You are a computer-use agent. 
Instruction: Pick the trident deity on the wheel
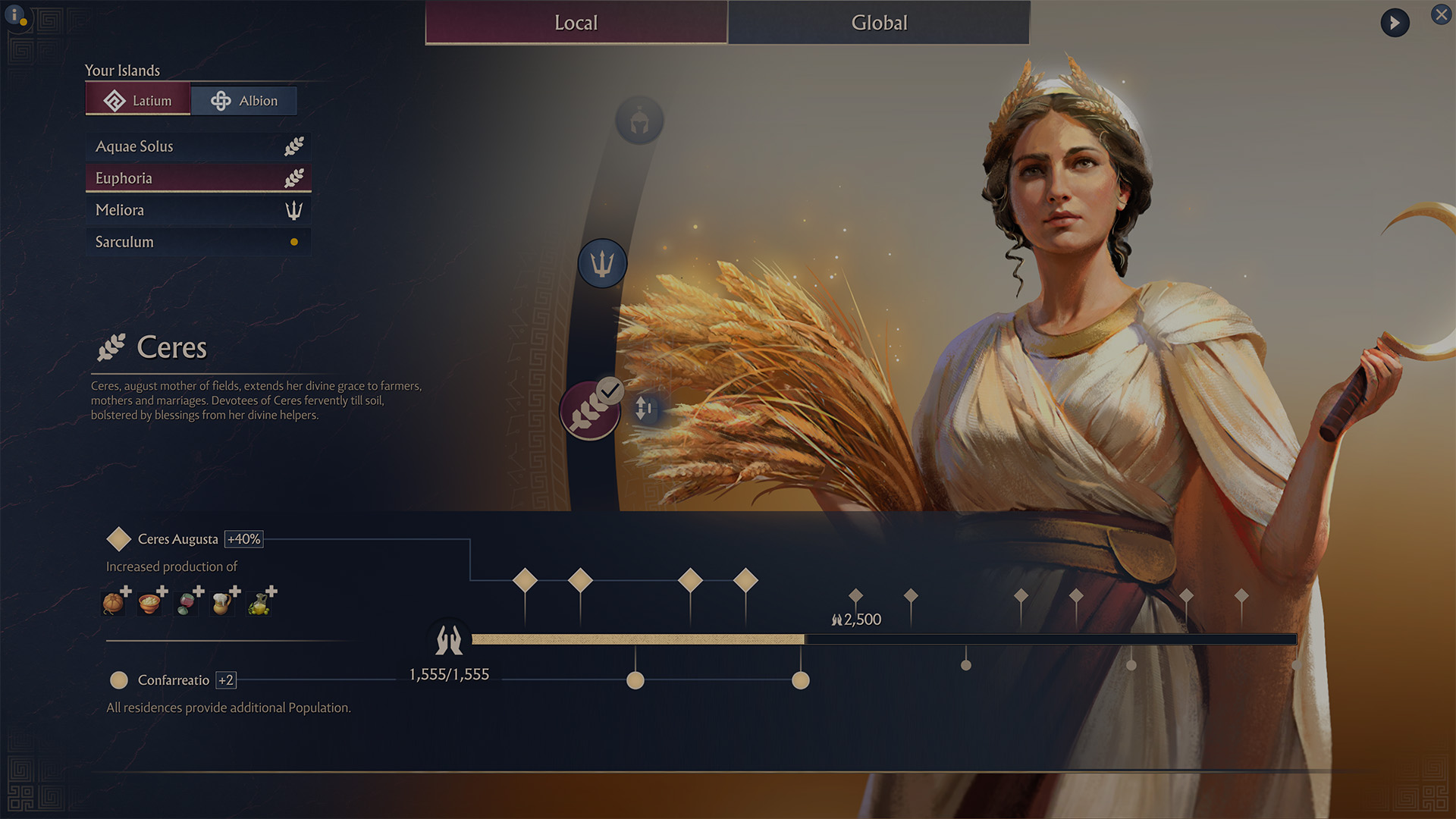[x=602, y=263]
